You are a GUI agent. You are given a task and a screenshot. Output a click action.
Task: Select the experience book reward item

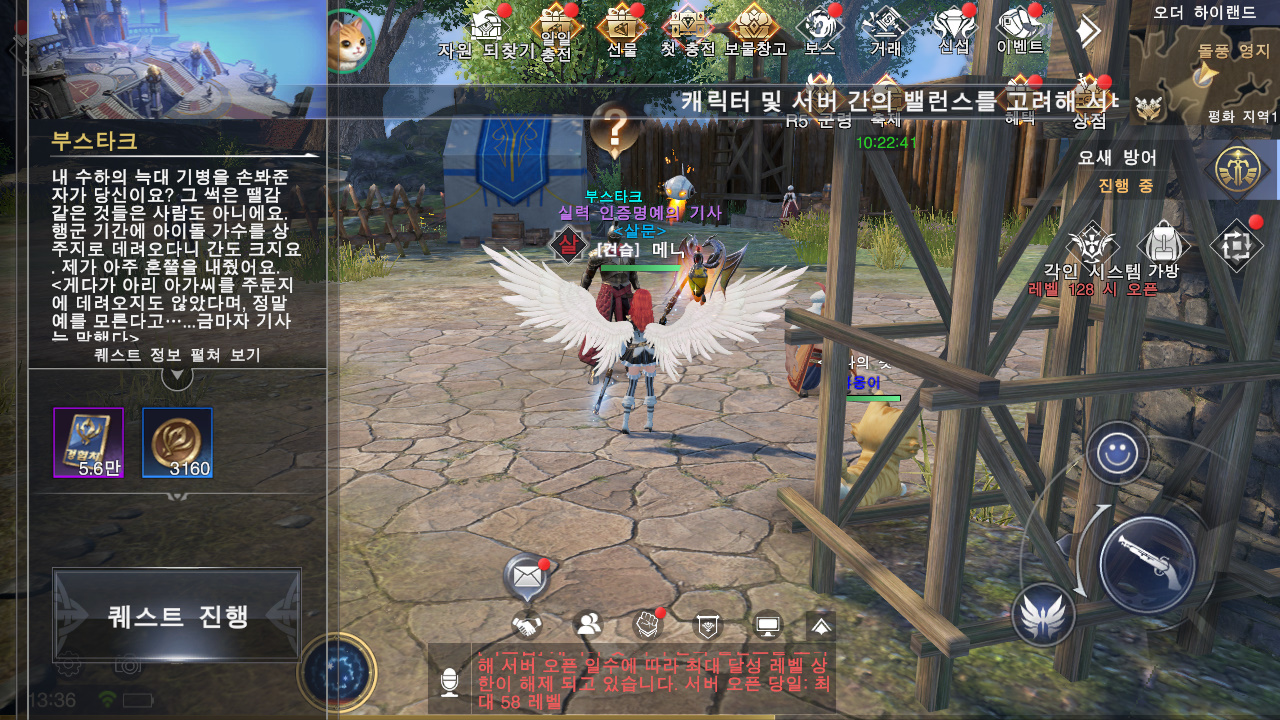click(x=88, y=442)
